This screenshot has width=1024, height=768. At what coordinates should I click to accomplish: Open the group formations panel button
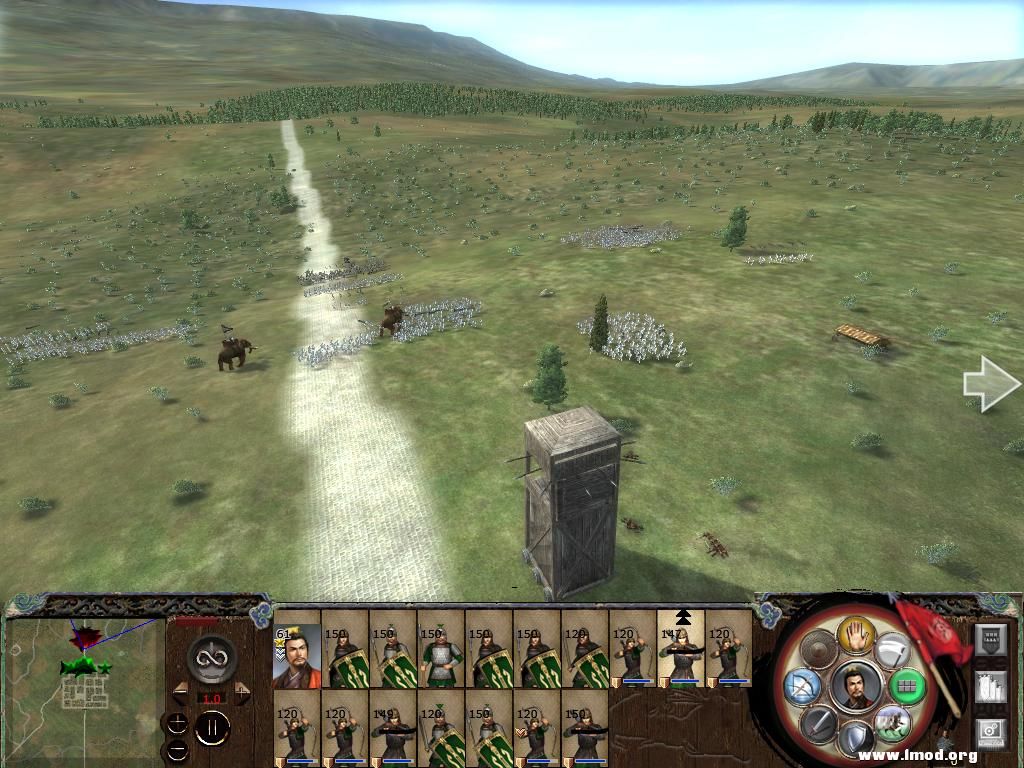pos(990,686)
